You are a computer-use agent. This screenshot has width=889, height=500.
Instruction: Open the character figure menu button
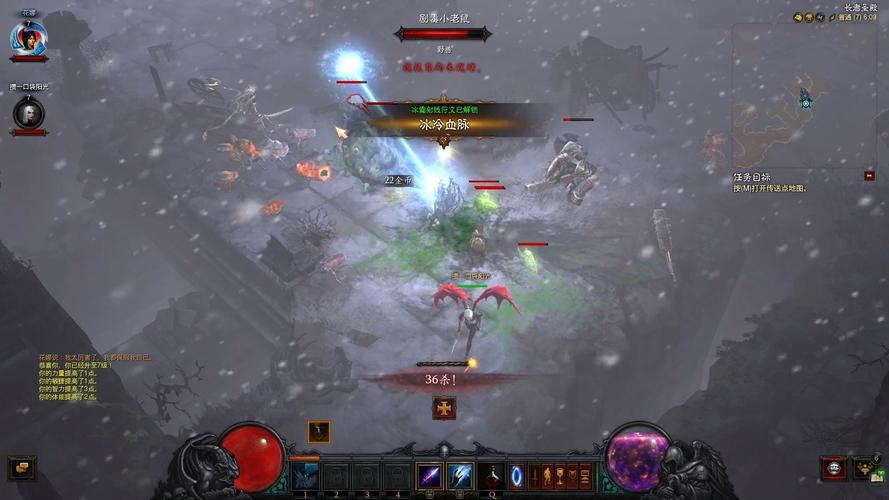point(547,475)
